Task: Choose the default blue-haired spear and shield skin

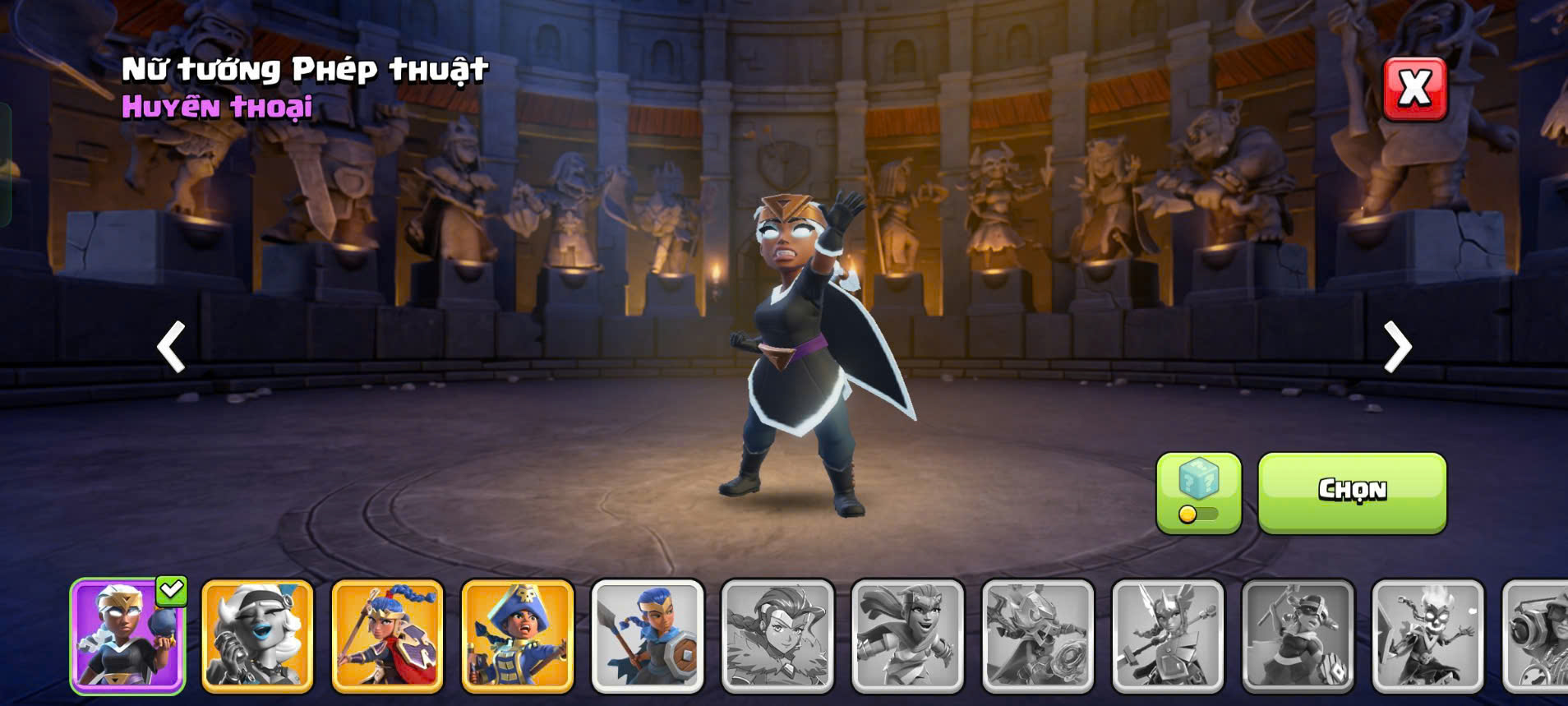Action: tap(648, 635)
